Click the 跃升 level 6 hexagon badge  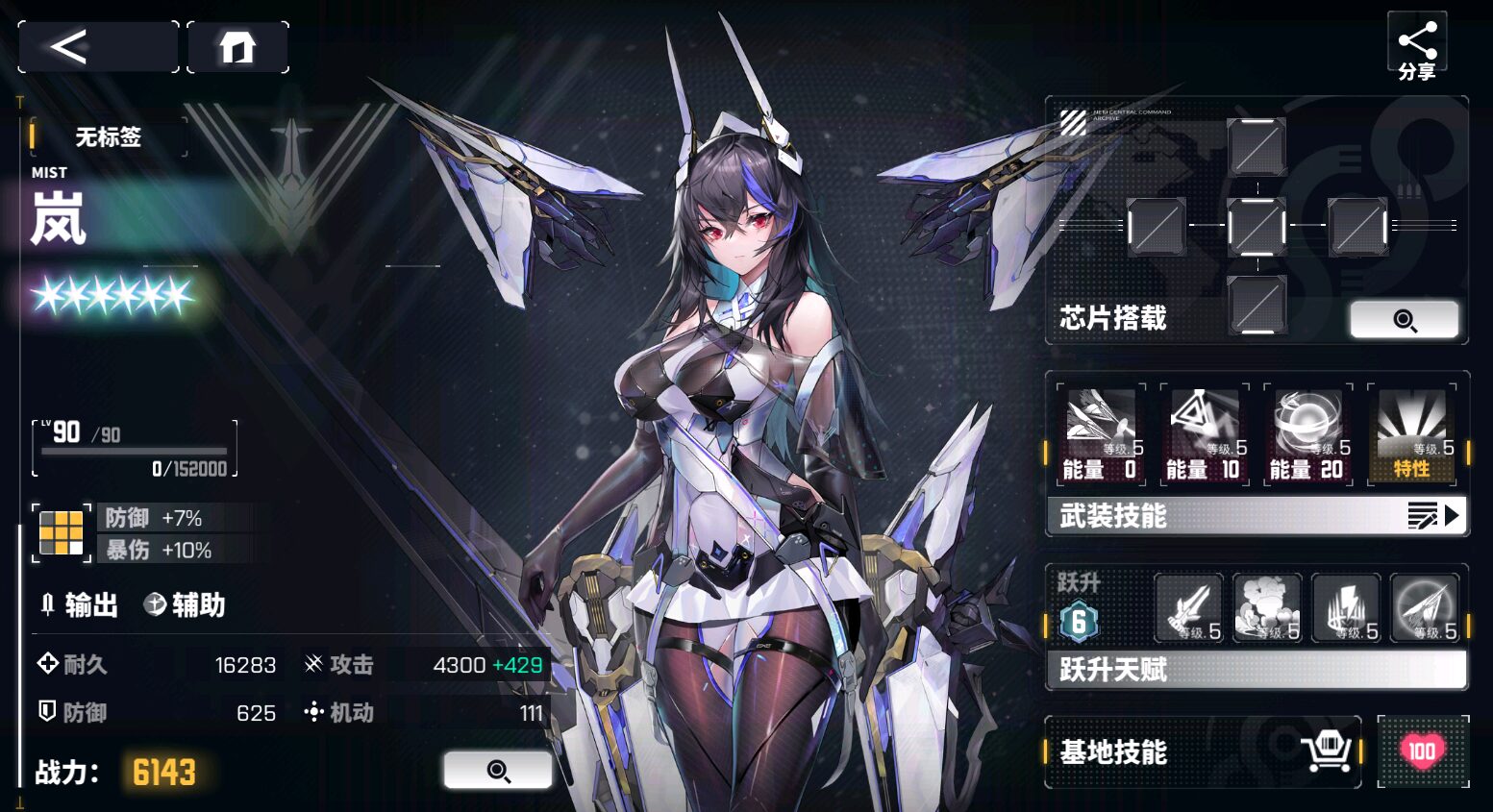pos(1079,623)
